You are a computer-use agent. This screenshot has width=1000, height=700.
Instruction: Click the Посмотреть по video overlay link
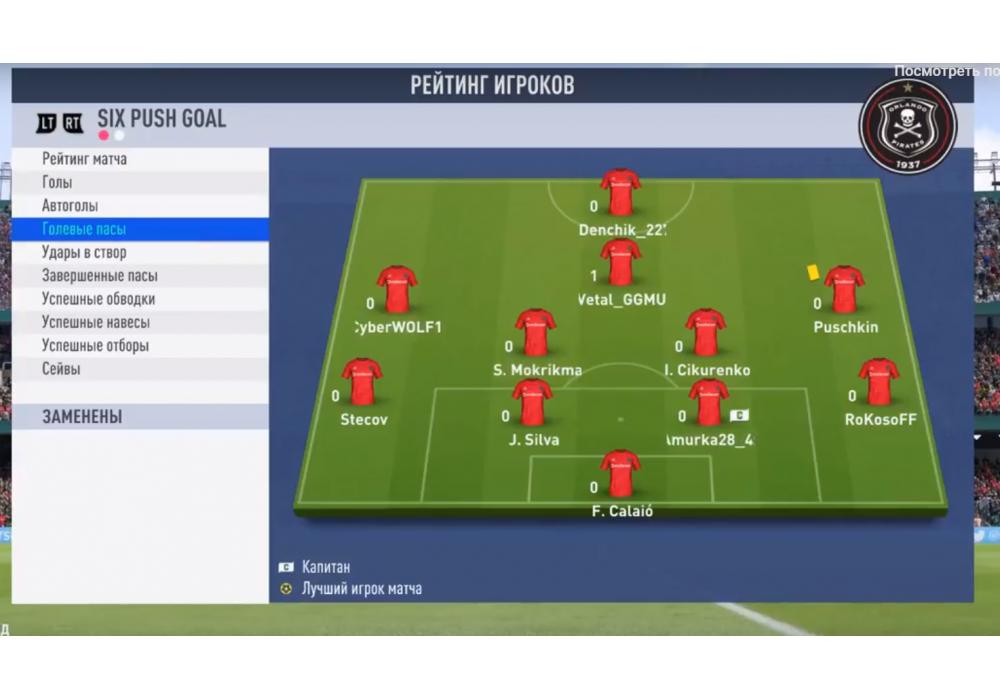click(x=946, y=71)
